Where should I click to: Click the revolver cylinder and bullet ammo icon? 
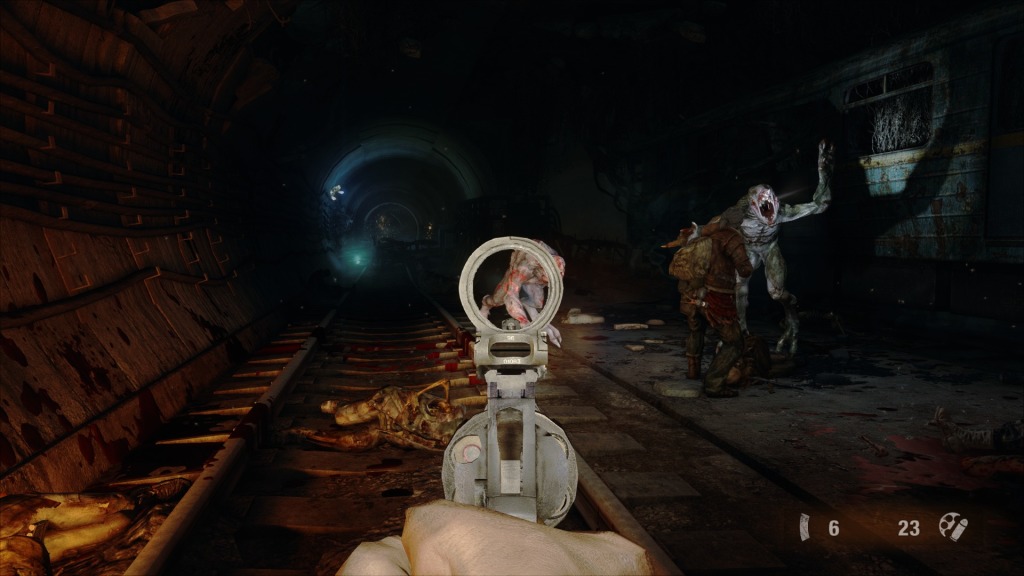951,526
